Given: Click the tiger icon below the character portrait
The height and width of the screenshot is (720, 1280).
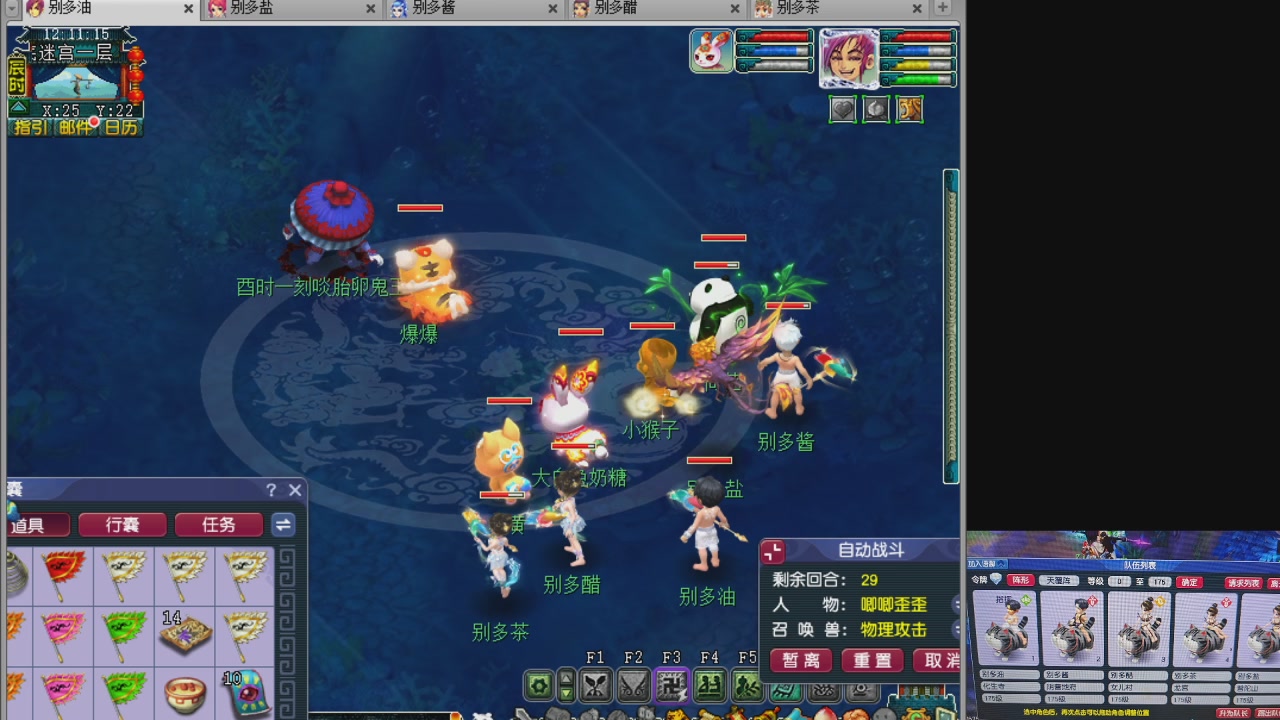Looking at the screenshot, I should (x=909, y=109).
